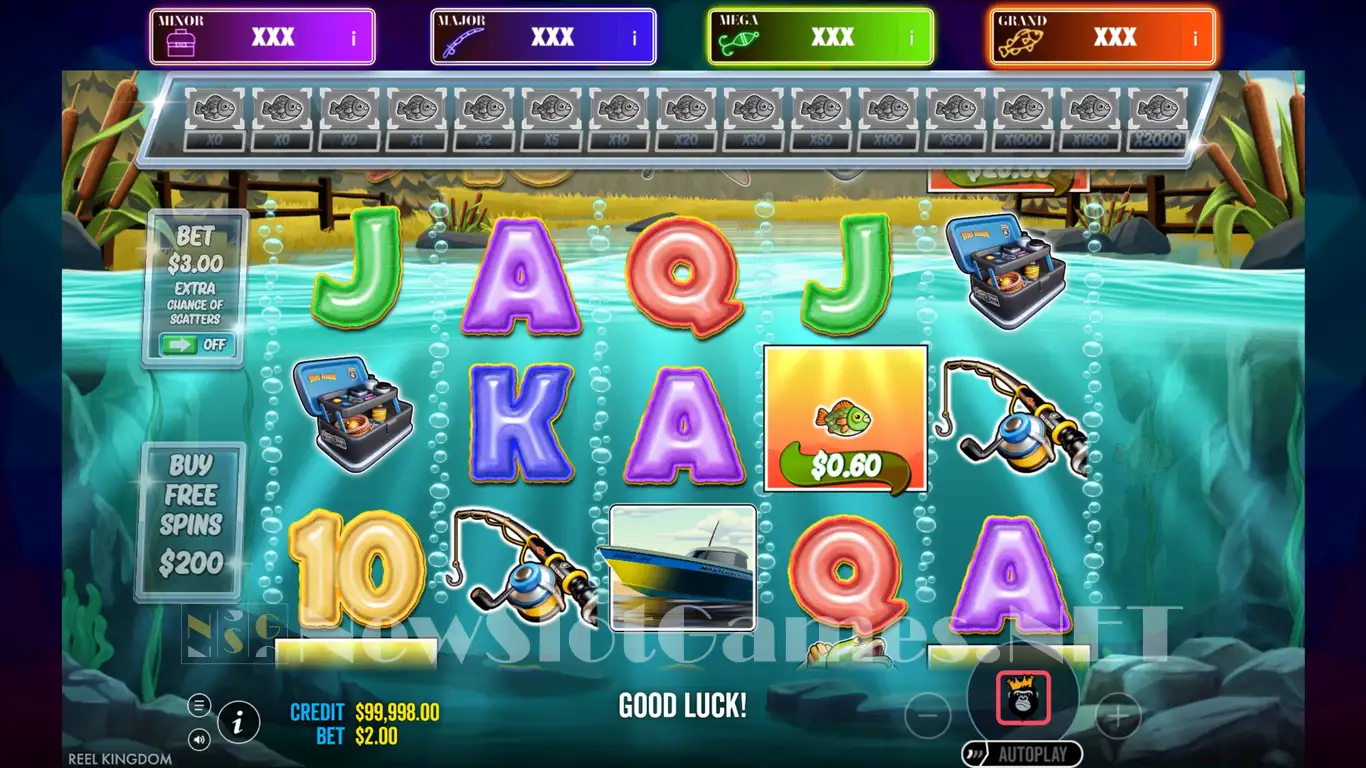Decrease the bet with minus button
Screen dimensions: 1366x768
point(928,716)
